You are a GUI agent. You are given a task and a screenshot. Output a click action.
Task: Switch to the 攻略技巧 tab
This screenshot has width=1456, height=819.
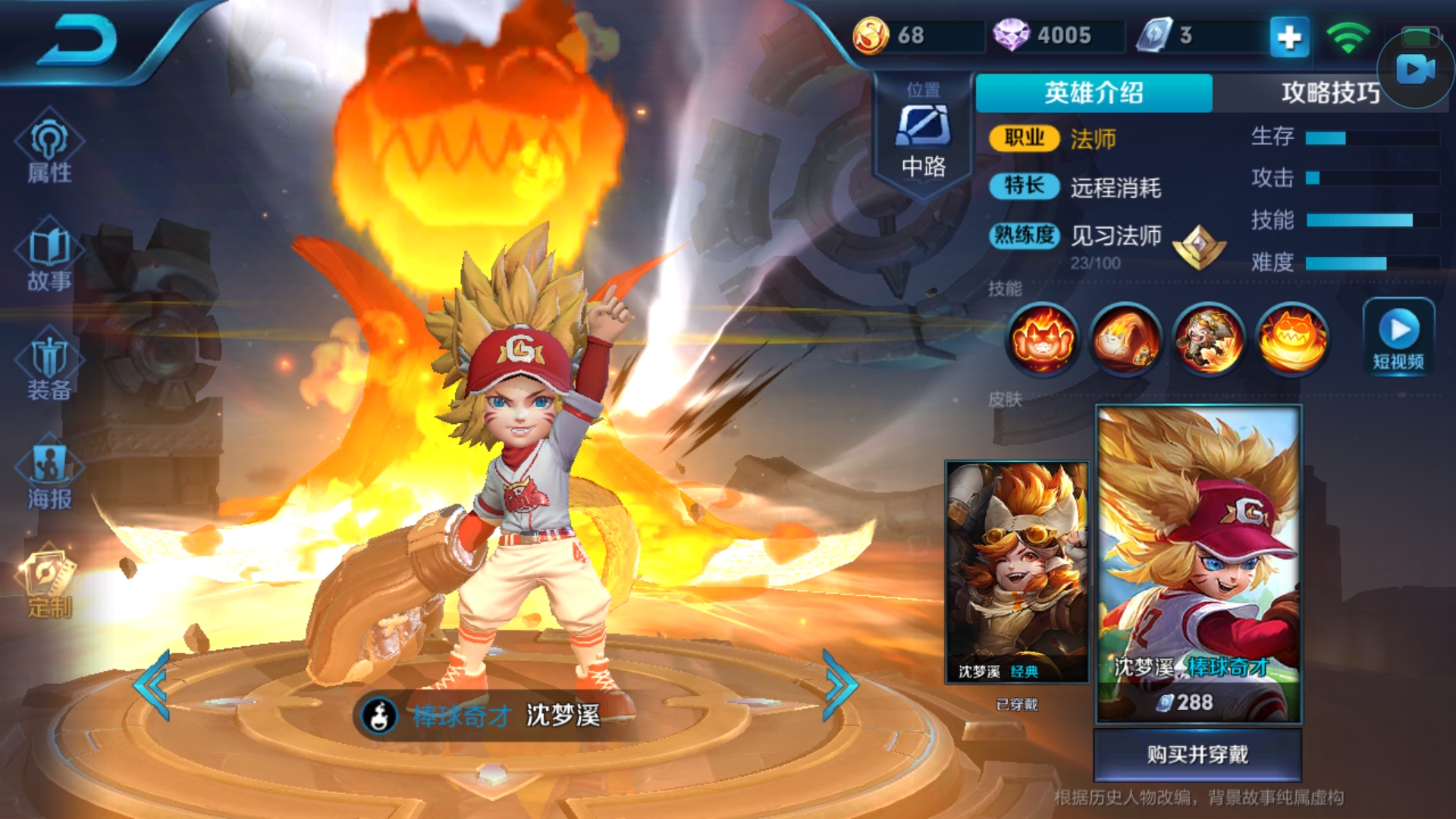pos(1329,93)
